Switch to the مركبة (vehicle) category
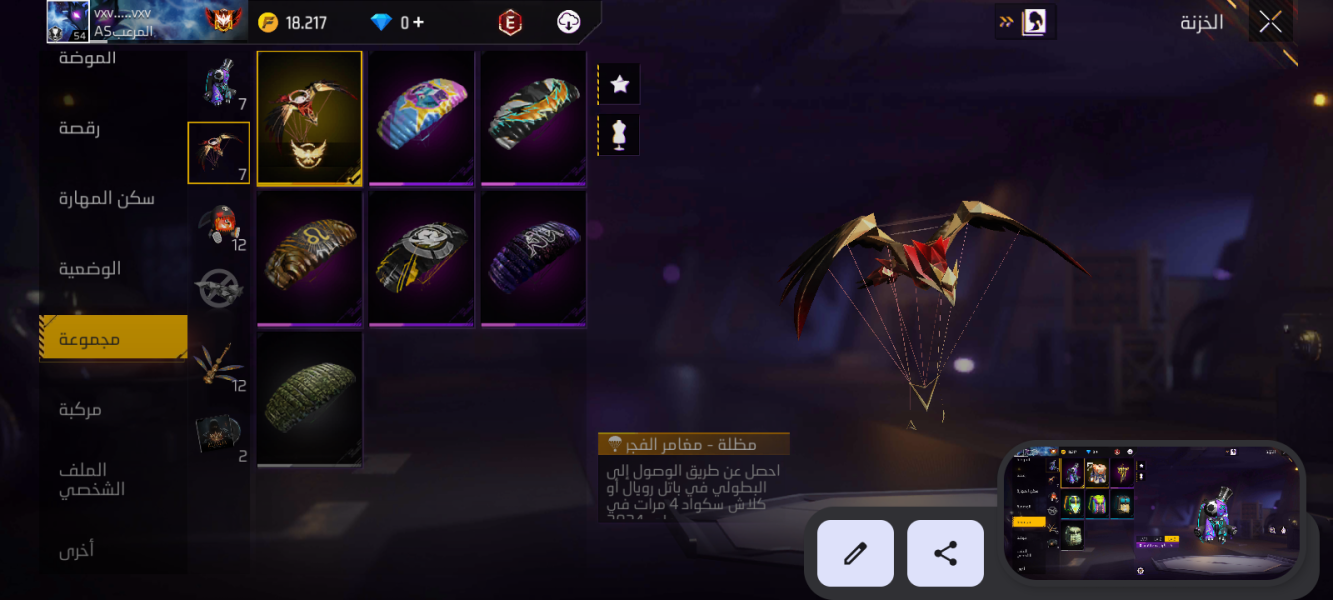This screenshot has height=600, width=1333. coord(80,409)
